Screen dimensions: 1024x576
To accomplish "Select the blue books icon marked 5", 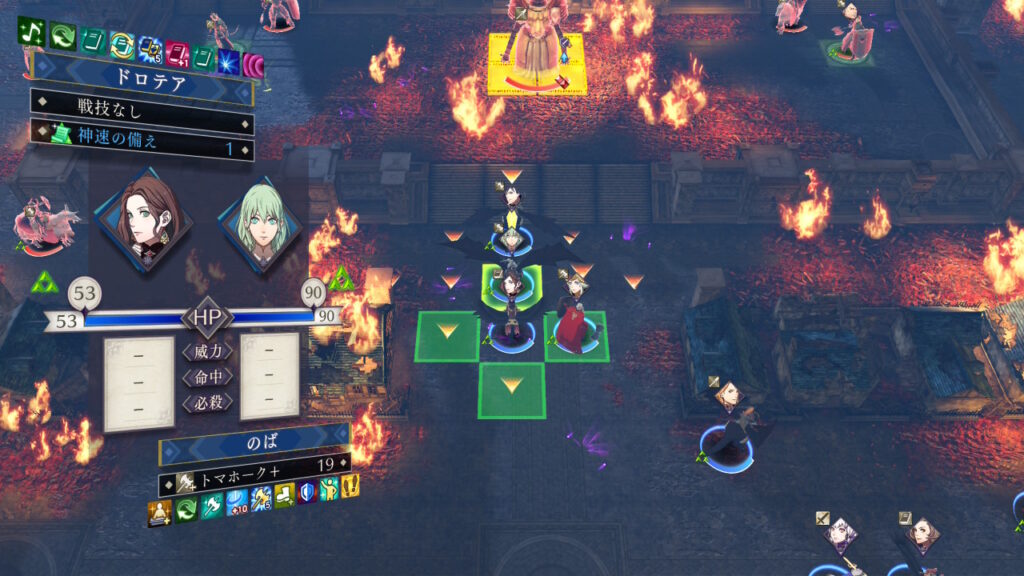I will point(150,49).
